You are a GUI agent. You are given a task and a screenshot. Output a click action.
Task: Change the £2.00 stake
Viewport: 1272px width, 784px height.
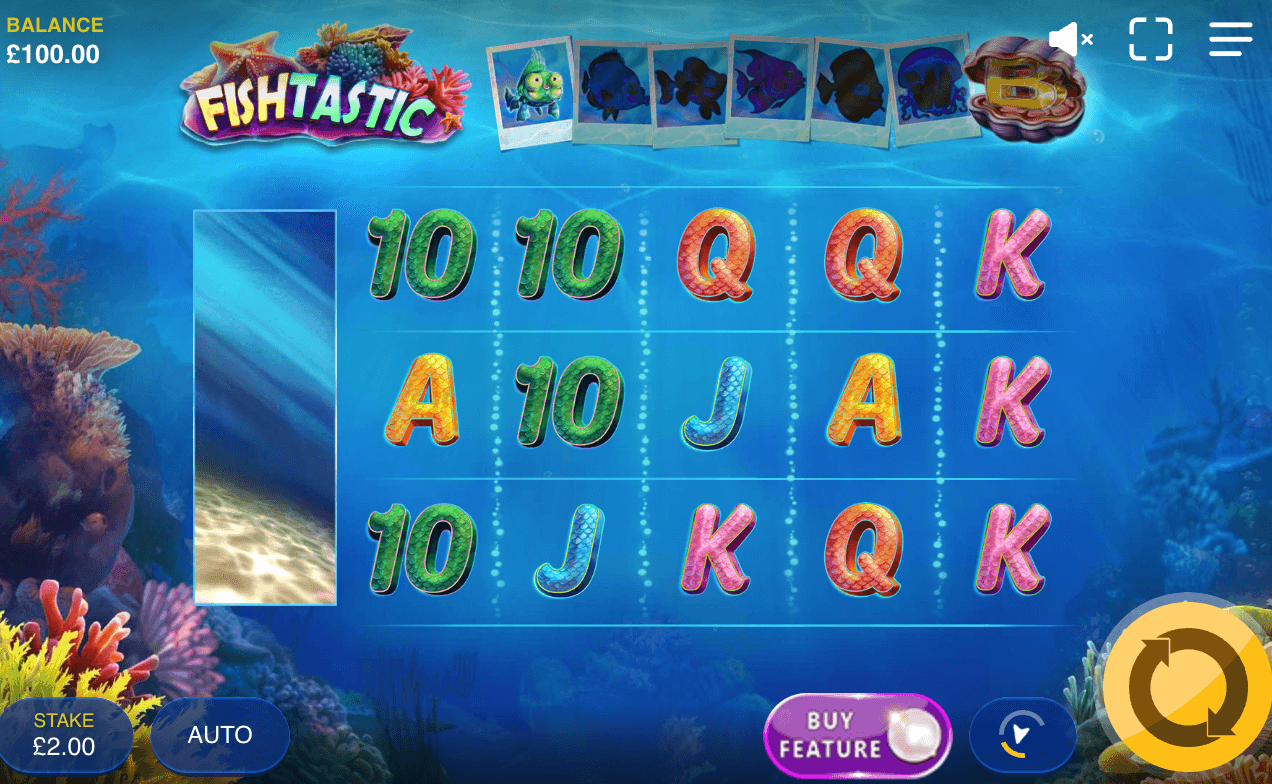(x=65, y=735)
